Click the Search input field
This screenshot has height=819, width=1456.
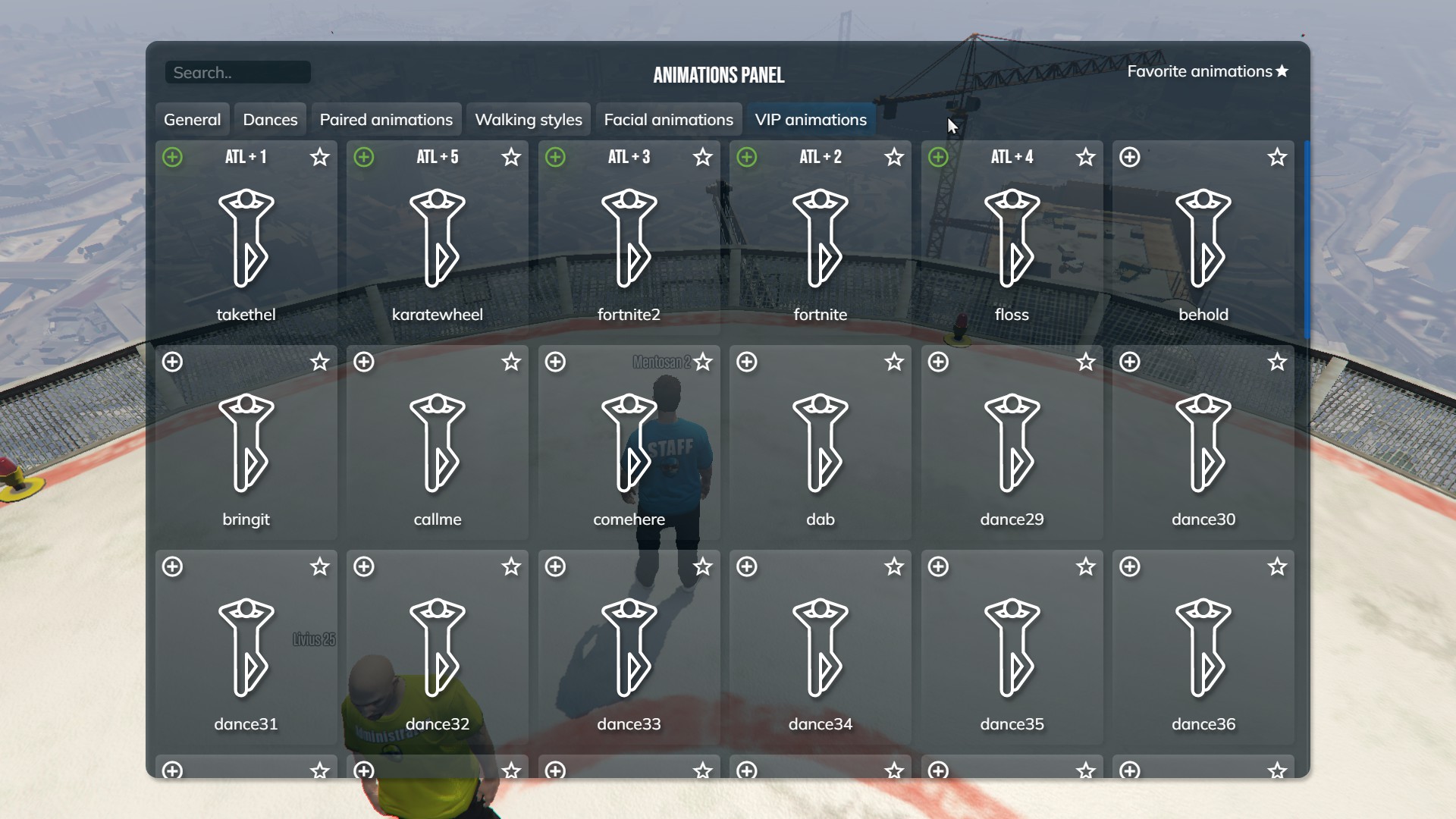tap(237, 73)
